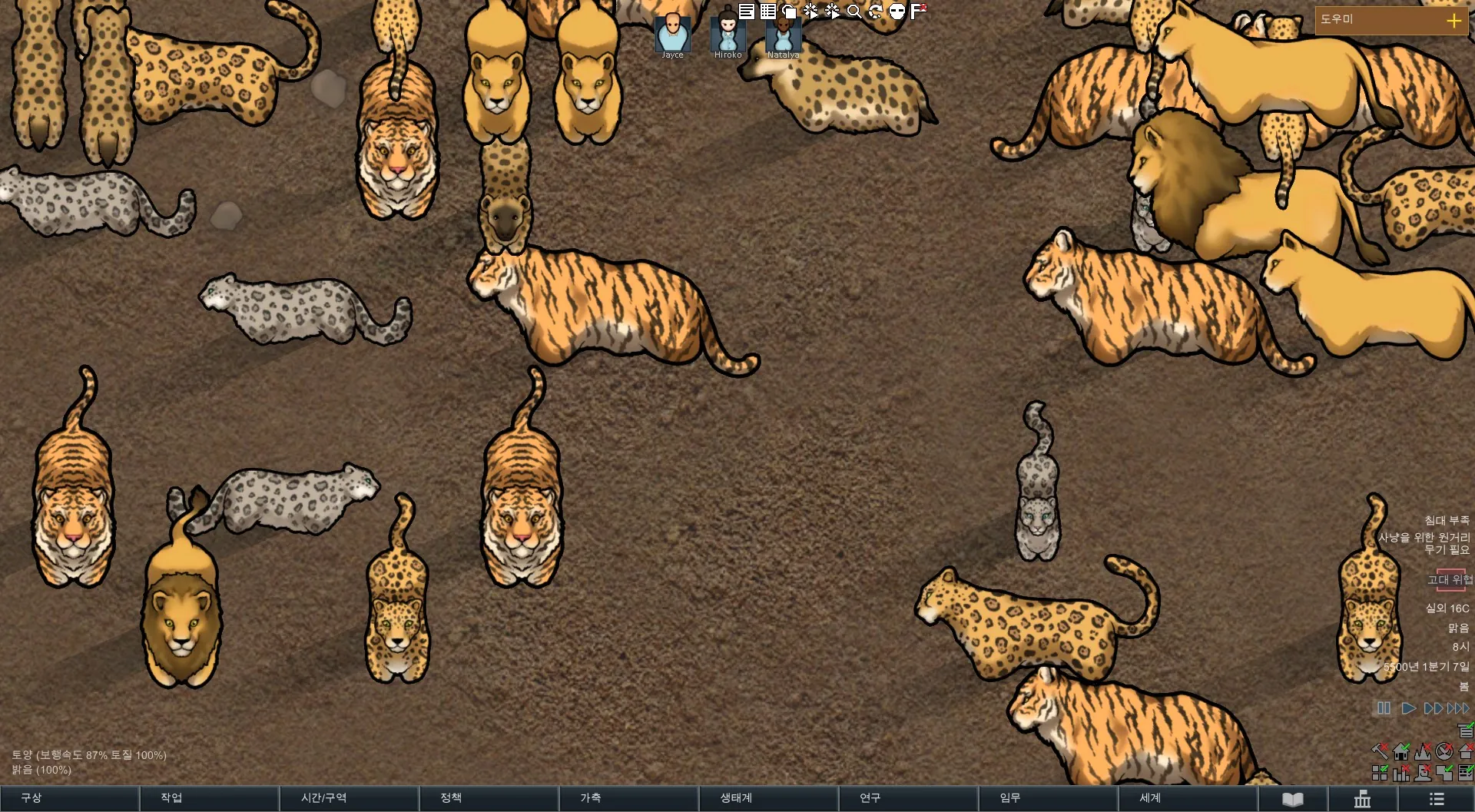This screenshot has height=812, width=1475.
Task: Select colonist Hiroko's portrait
Action: tap(728, 34)
